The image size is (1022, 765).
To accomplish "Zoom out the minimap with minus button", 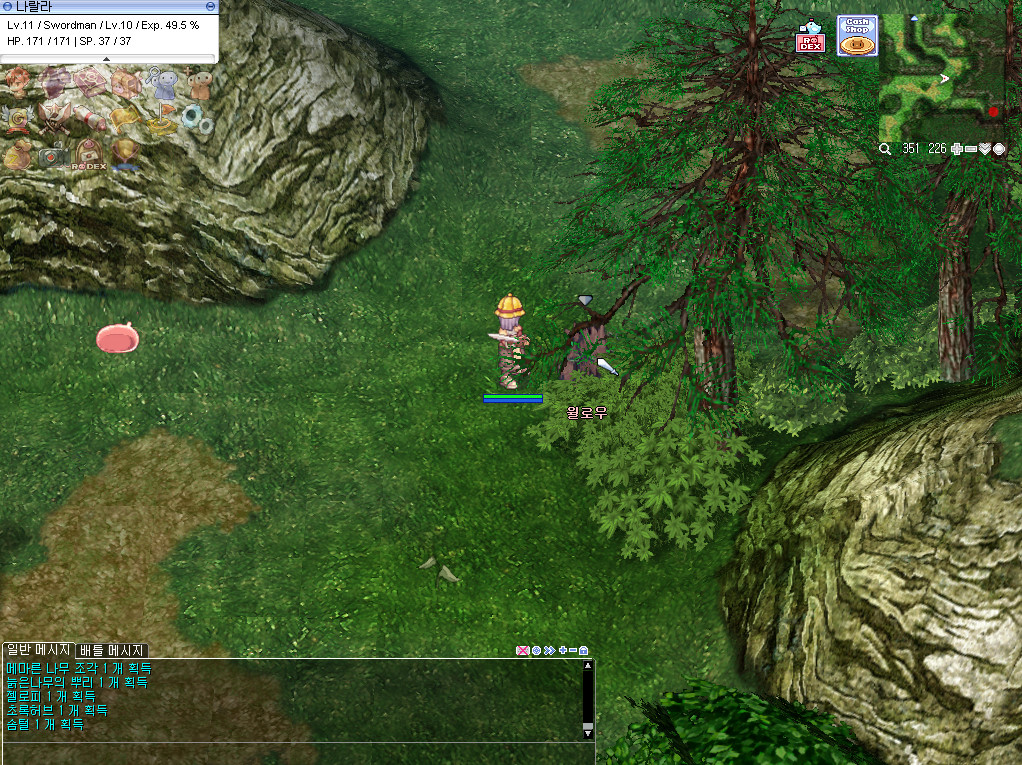I will [x=971, y=149].
